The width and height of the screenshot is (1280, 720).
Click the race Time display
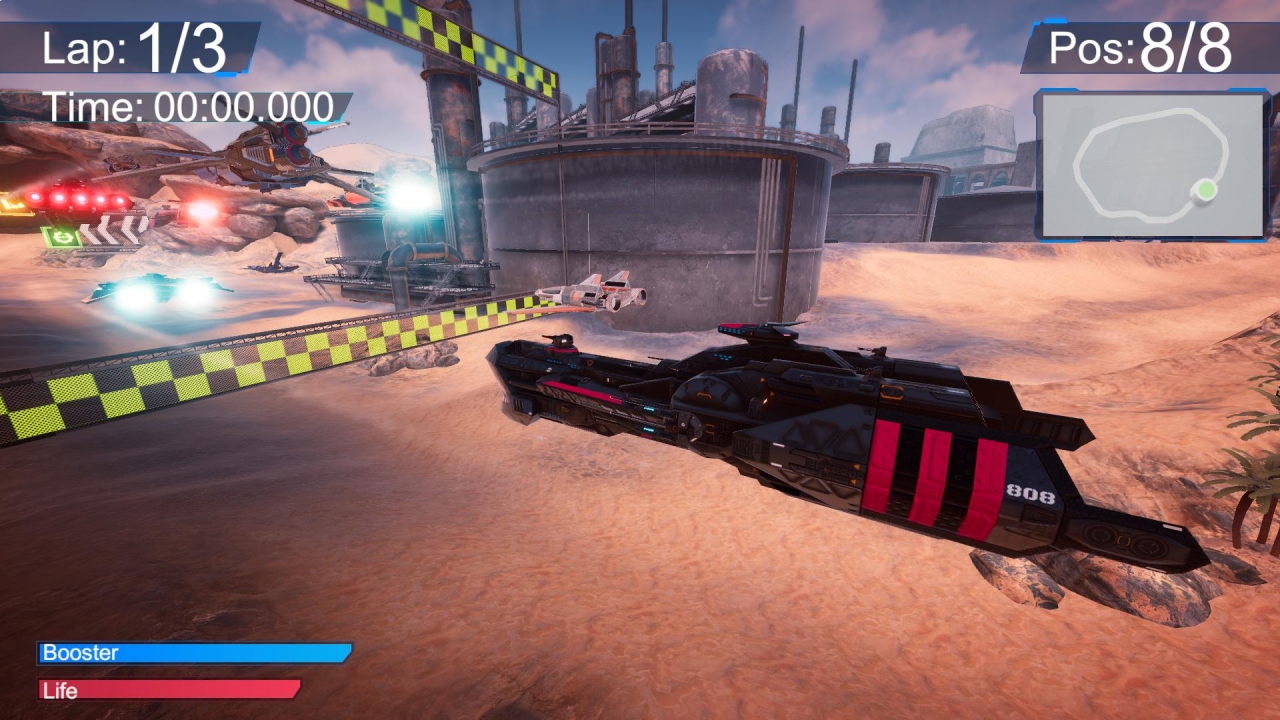tap(190, 104)
